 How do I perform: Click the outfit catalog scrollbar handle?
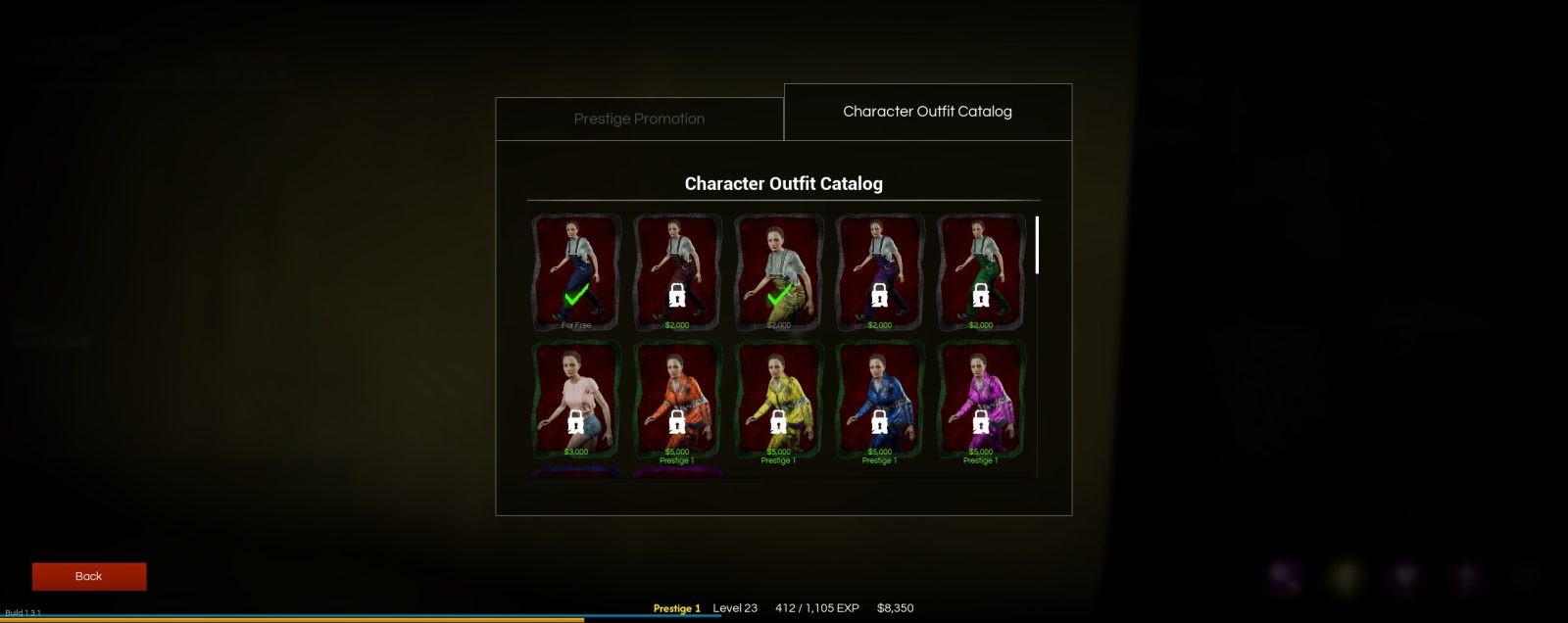1037,245
